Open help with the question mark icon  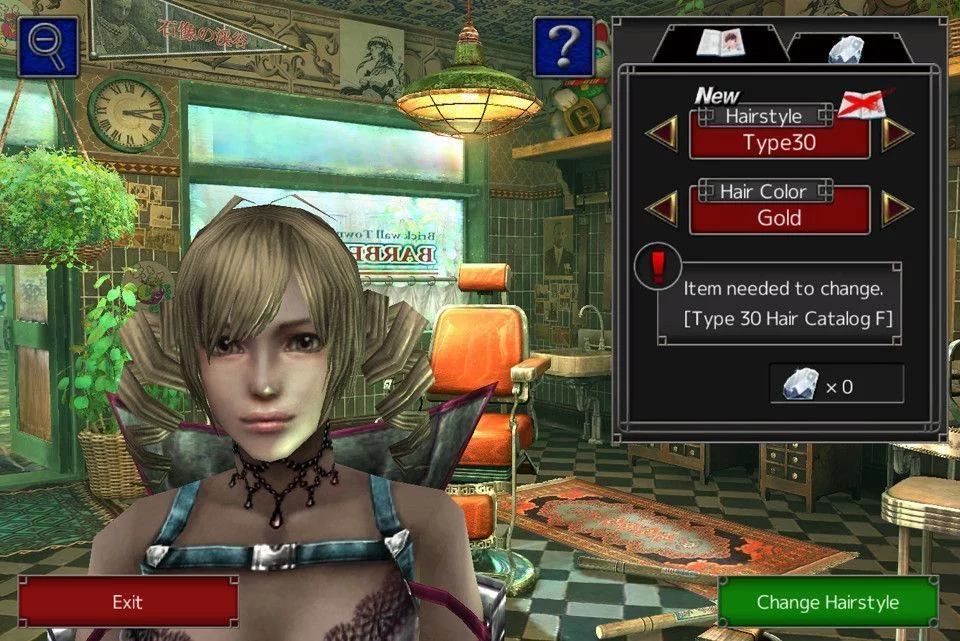coord(563,46)
